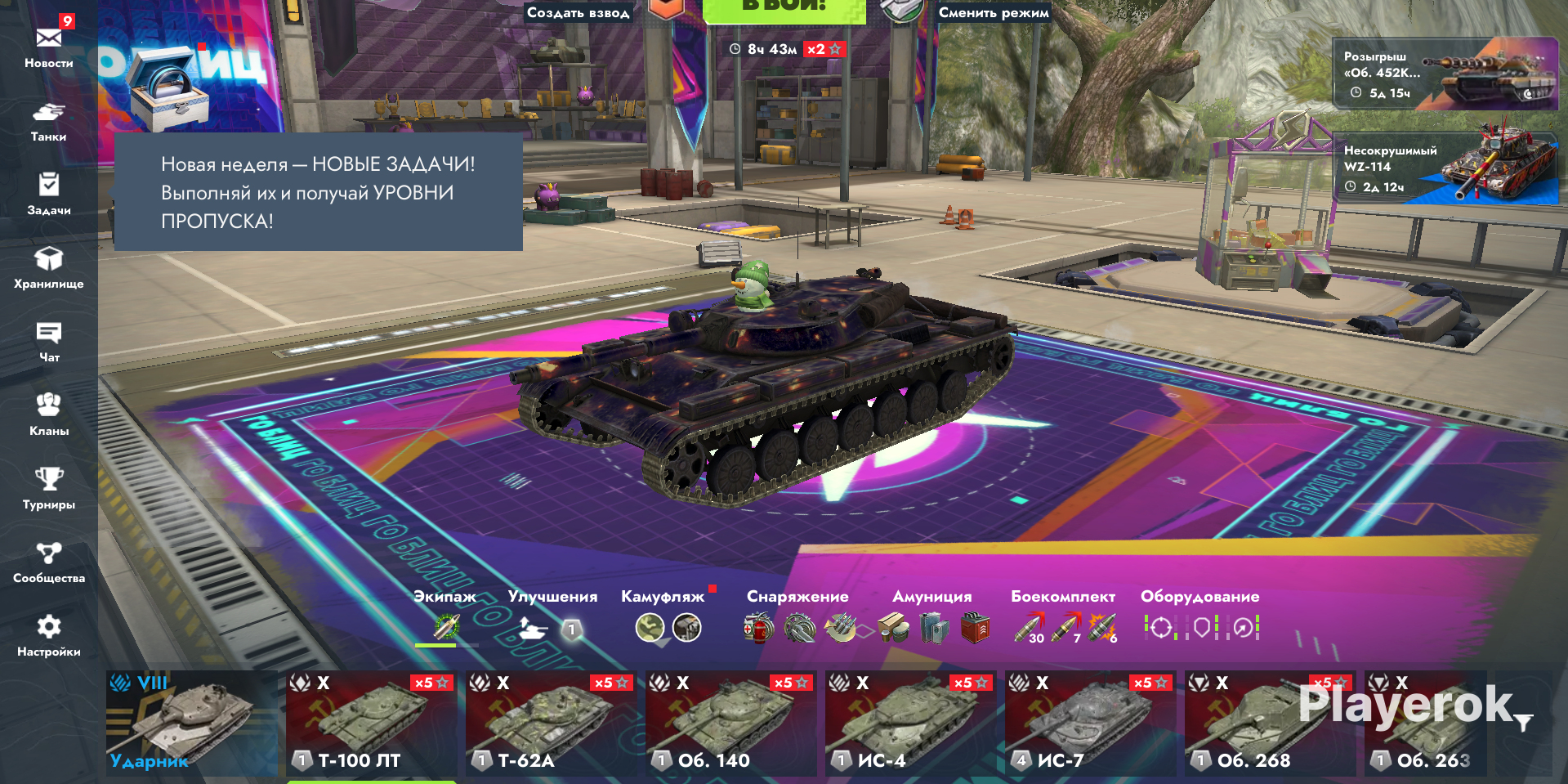Open the Хранилище storage
The image size is (1568, 784).
click(x=49, y=267)
